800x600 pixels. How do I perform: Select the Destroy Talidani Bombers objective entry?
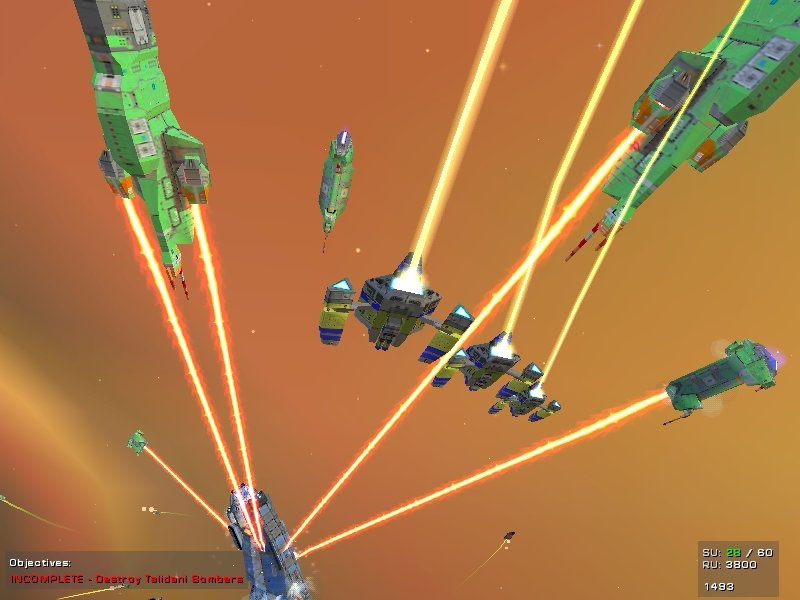(127, 579)
